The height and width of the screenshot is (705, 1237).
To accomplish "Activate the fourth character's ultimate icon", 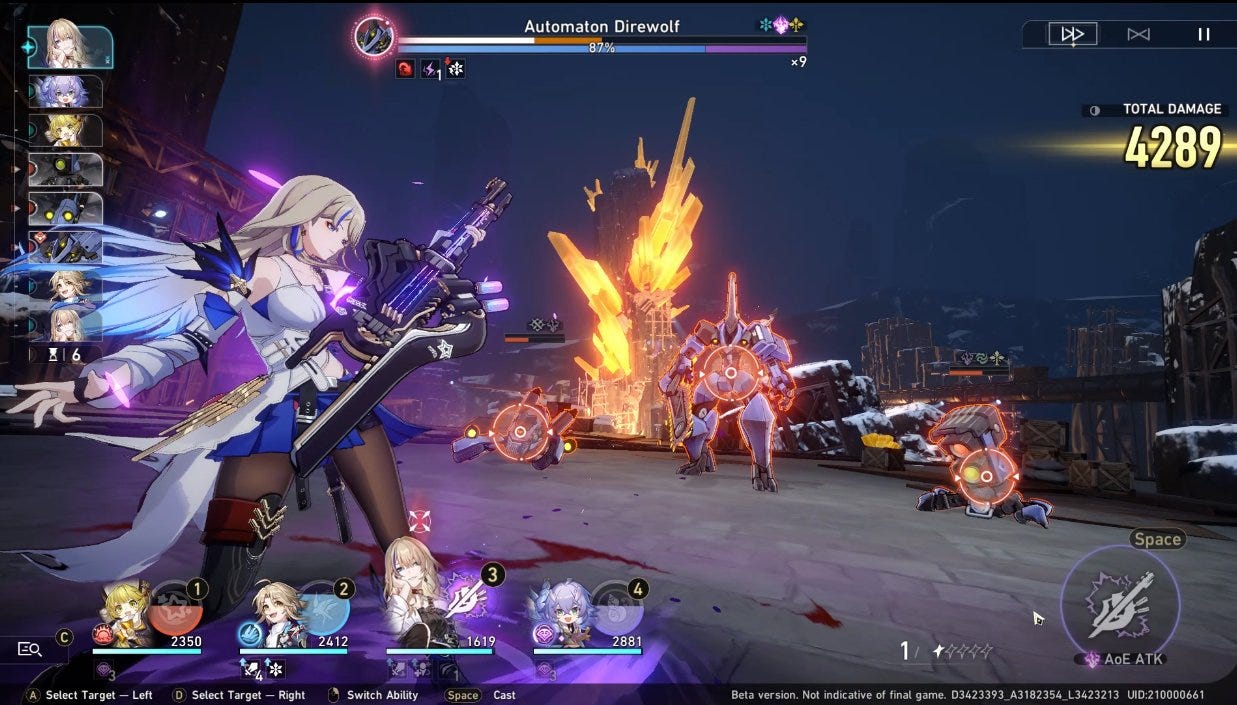I will pyautogui.click(x=613, y=609).
